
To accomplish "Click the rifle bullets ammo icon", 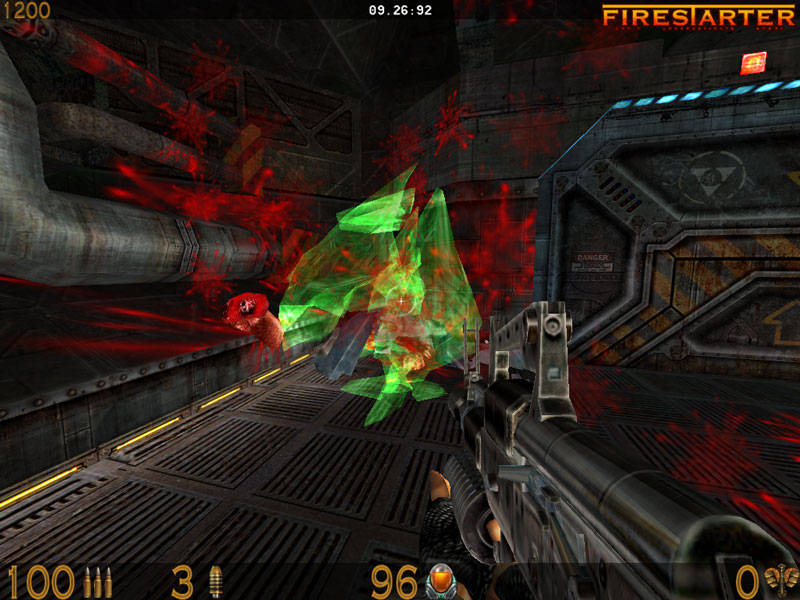I will click(98, 581).
